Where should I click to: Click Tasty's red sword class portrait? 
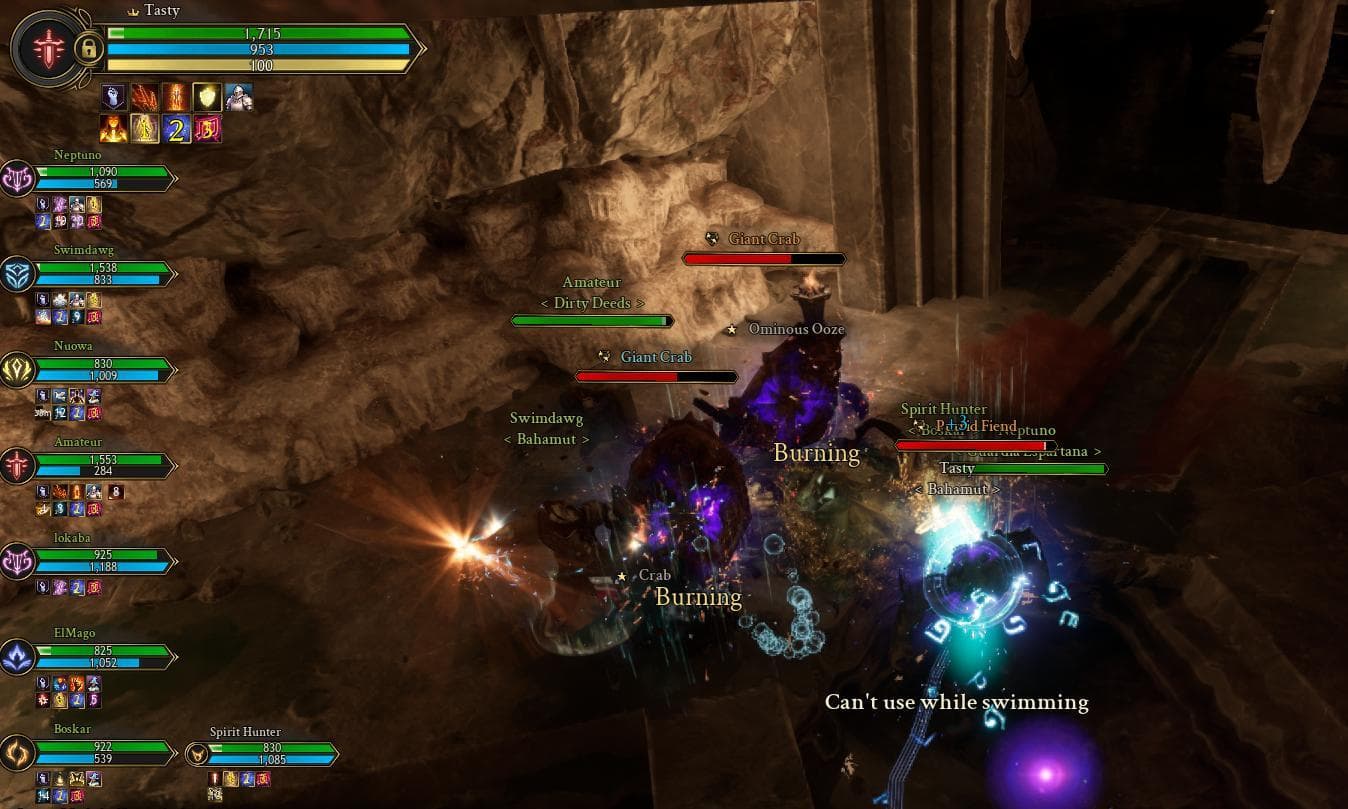coord(45,47)
